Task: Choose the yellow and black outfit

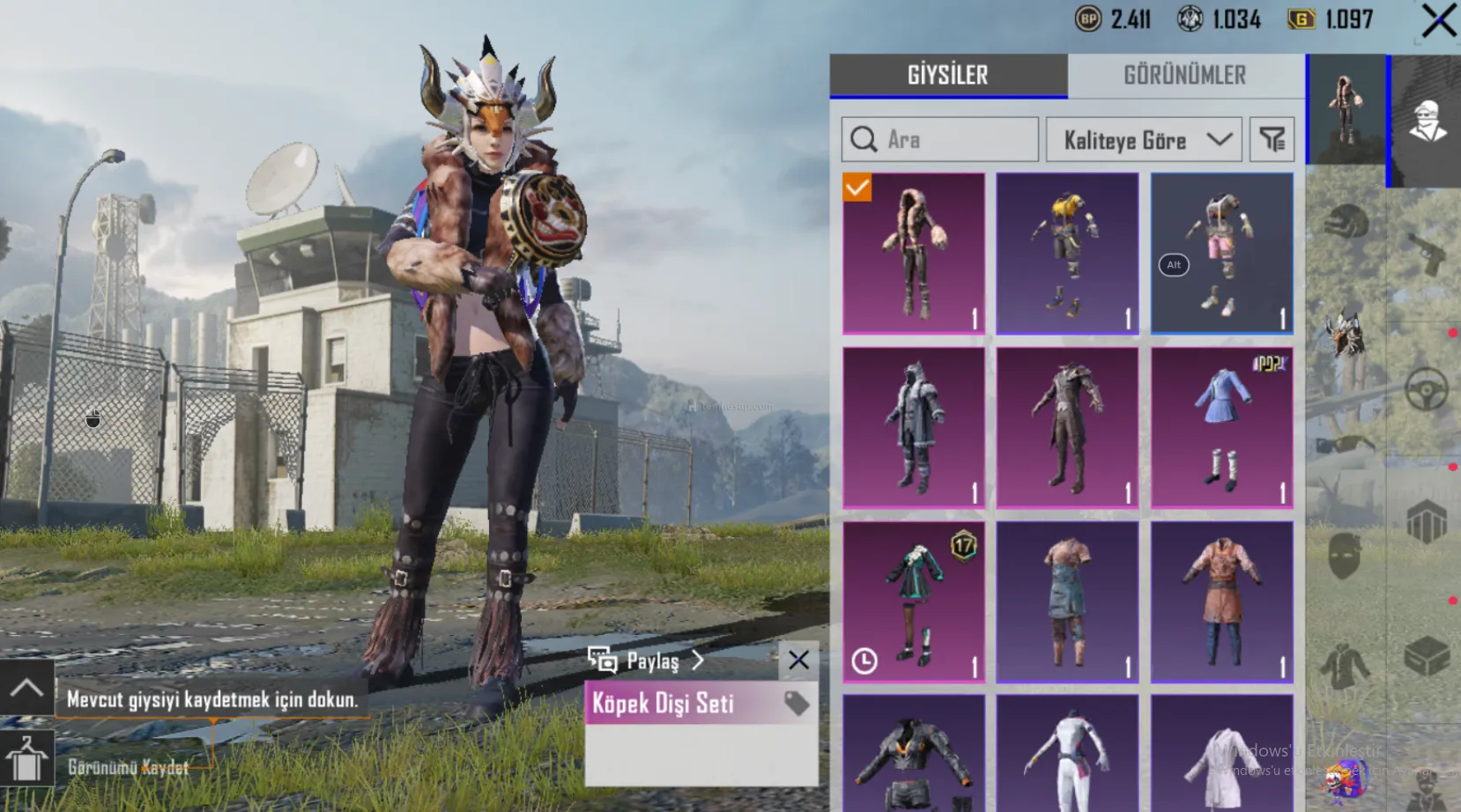Action: pos(1067,253)
